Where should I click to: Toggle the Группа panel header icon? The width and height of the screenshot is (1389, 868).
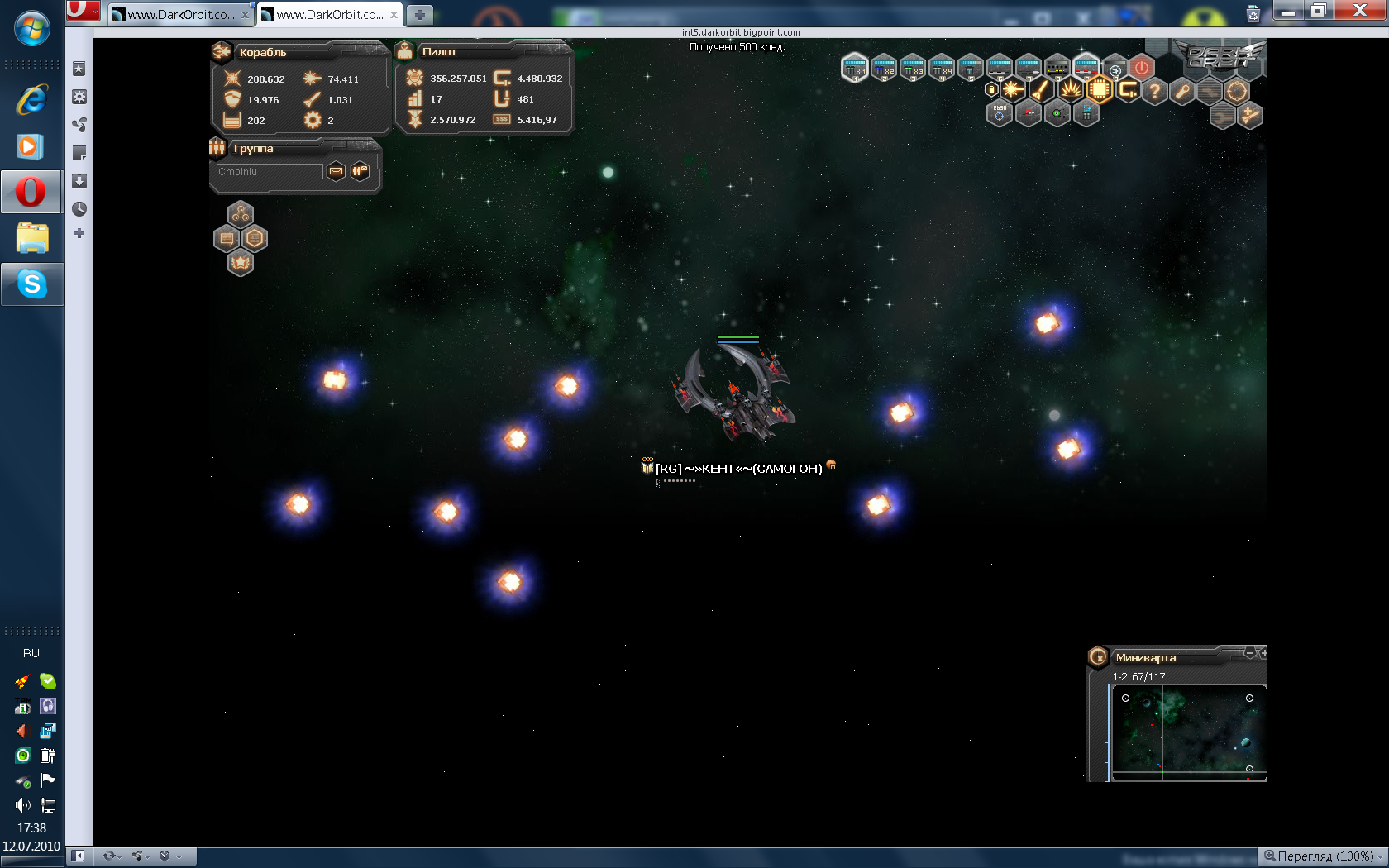coord(217,148)
